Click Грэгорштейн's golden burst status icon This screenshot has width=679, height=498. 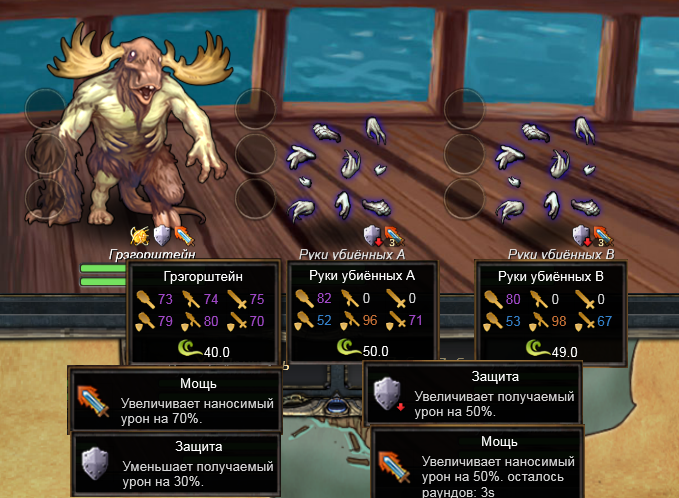pyautogui.click(x=140, y=236)
